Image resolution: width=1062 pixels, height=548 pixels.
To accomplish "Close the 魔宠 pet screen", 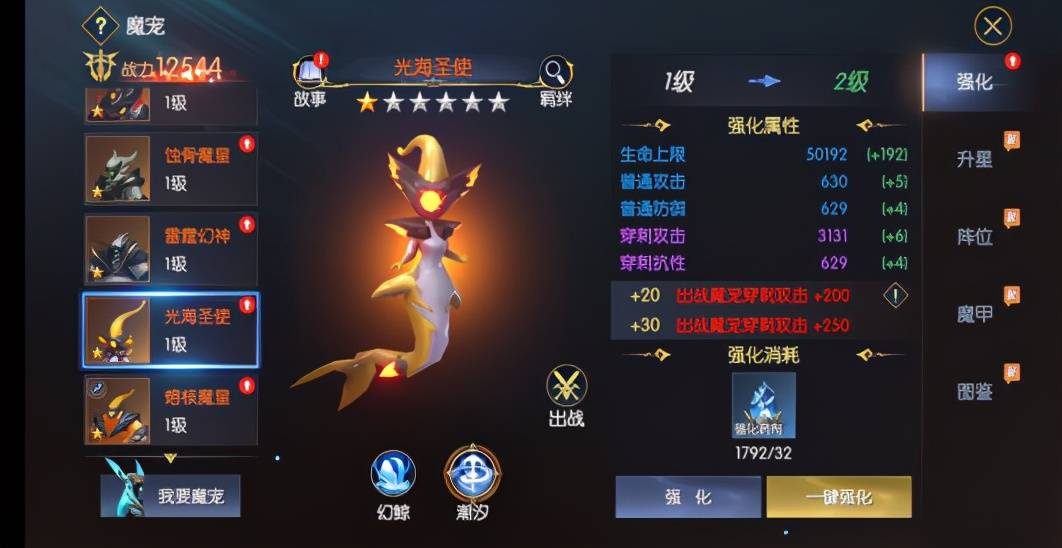I will click(992, 27).
